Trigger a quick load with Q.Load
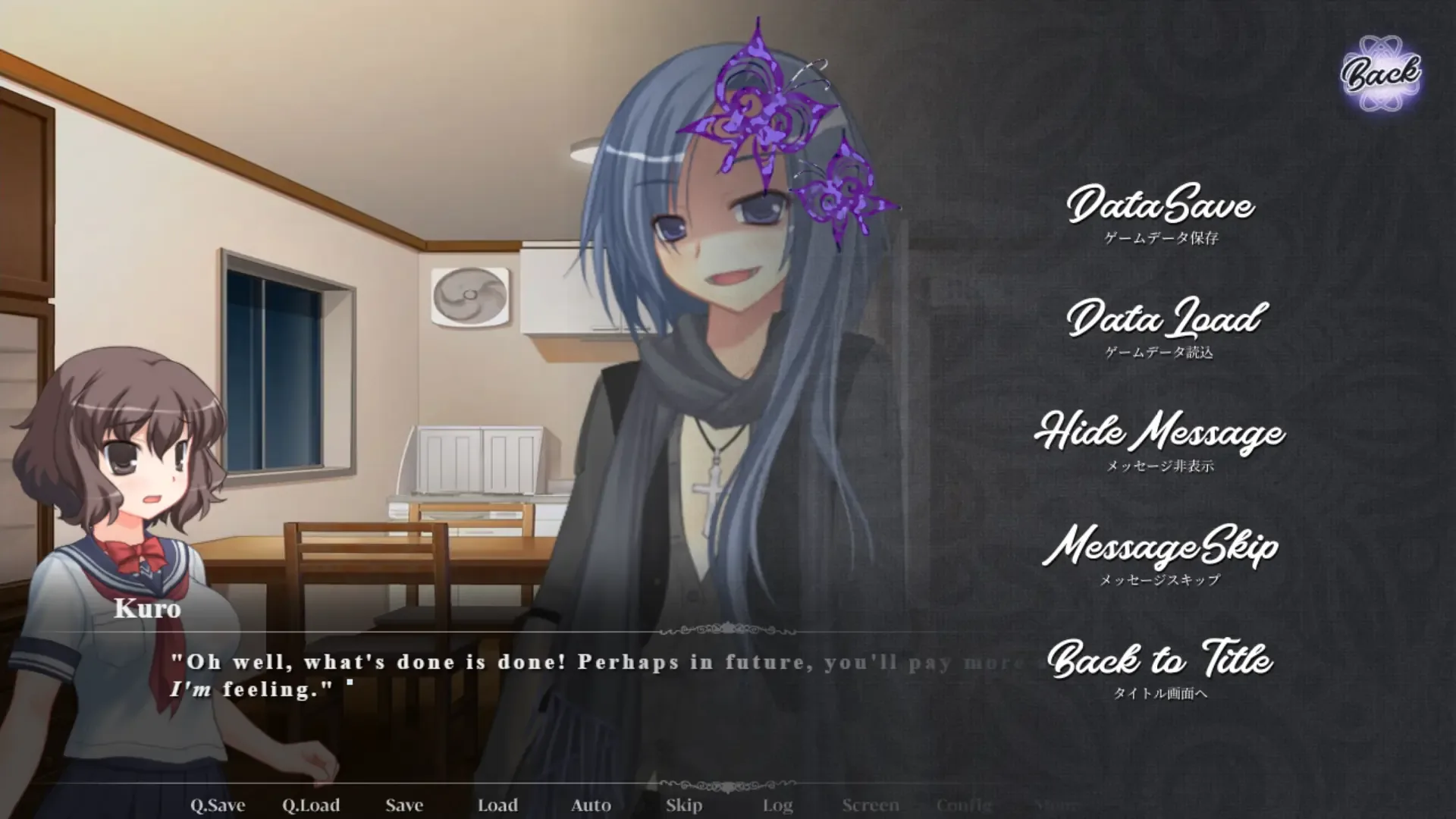This screenshot has width=1456, height=819. coord(310,805)
